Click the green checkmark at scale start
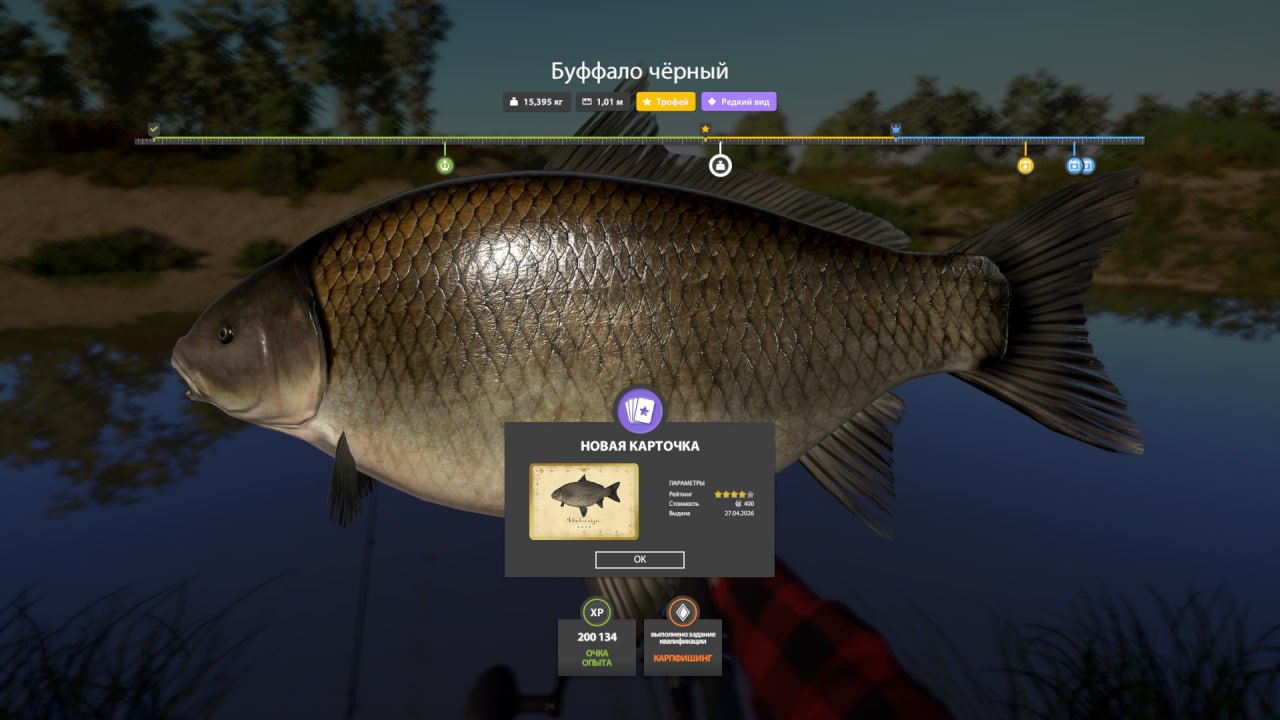The width and height of the screenshot is (1280, 720). tap(153, 129)
